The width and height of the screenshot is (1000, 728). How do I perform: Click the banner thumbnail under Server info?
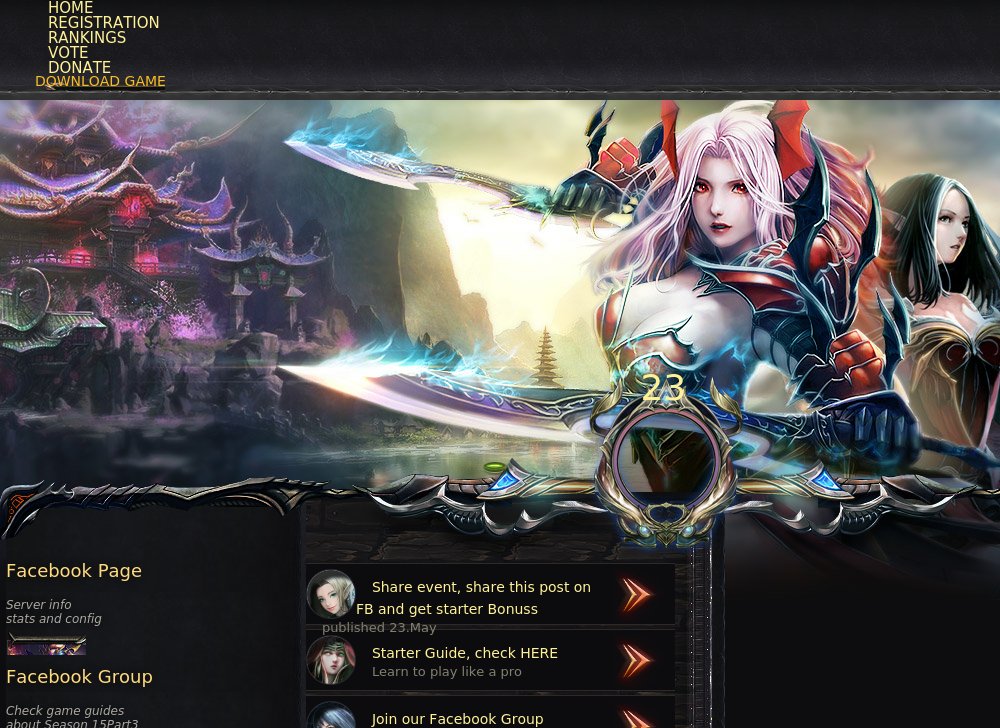[x=46, y=645]
